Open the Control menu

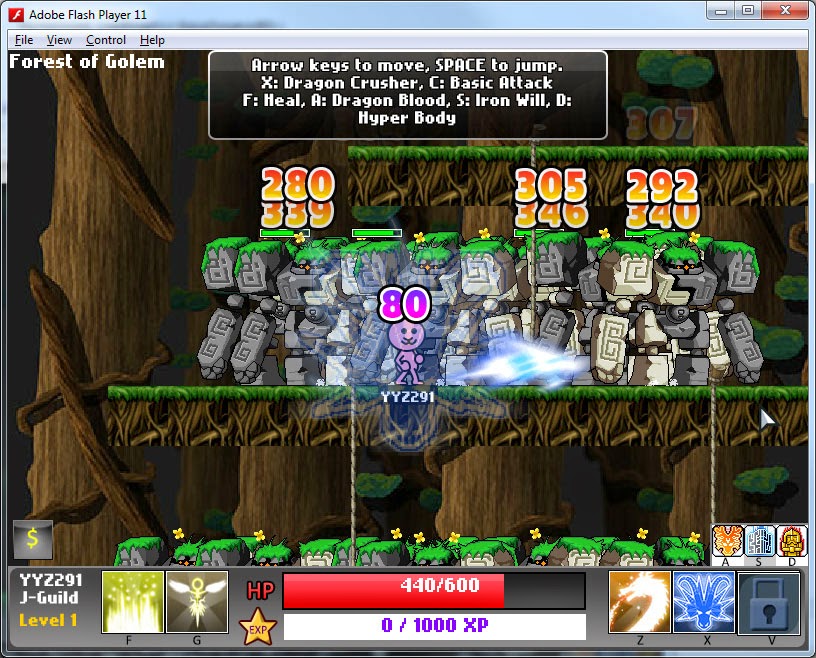[106, 40]
